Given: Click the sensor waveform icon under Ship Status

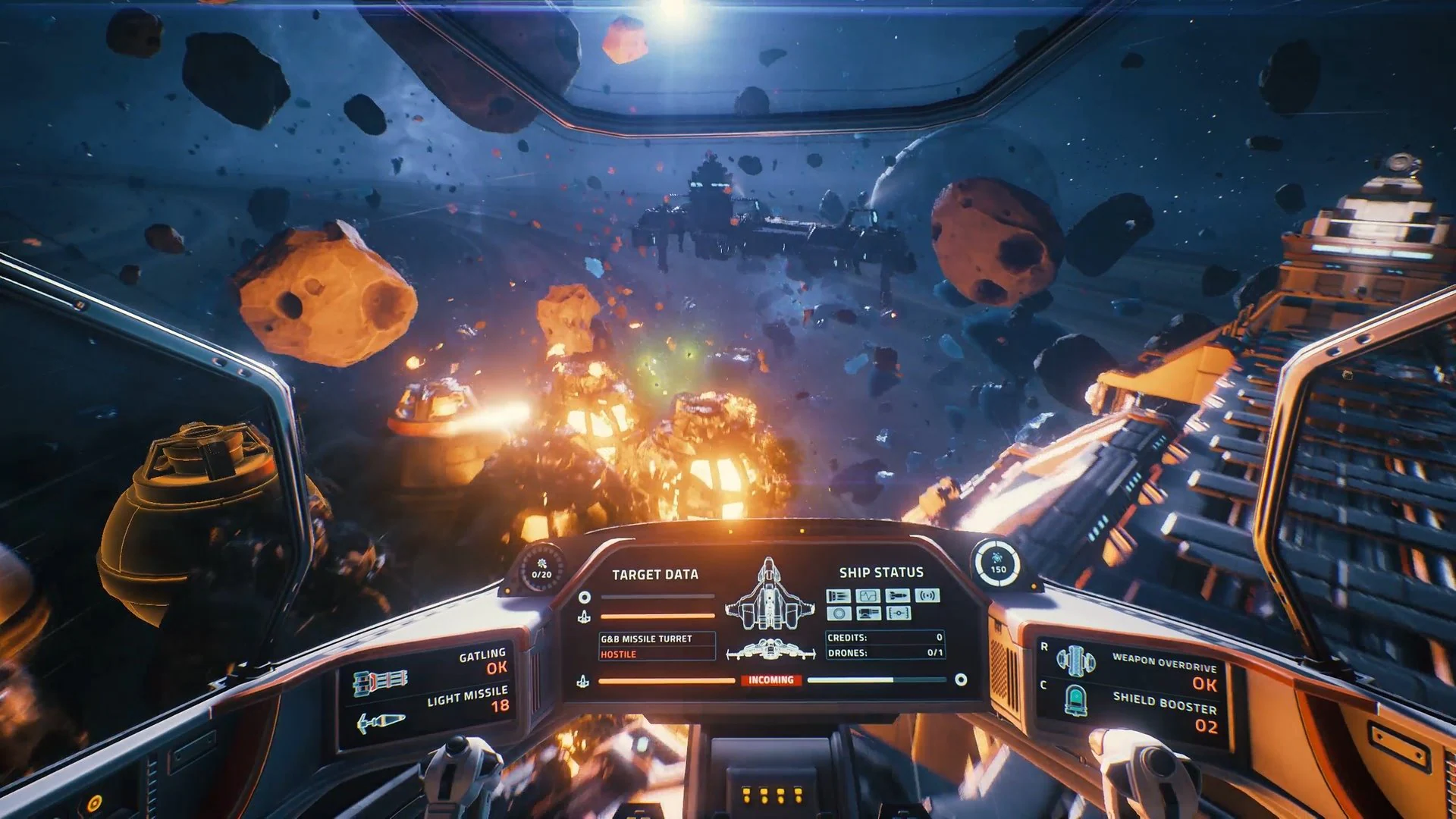Looking at the screenshot, I should pos(868,595).
